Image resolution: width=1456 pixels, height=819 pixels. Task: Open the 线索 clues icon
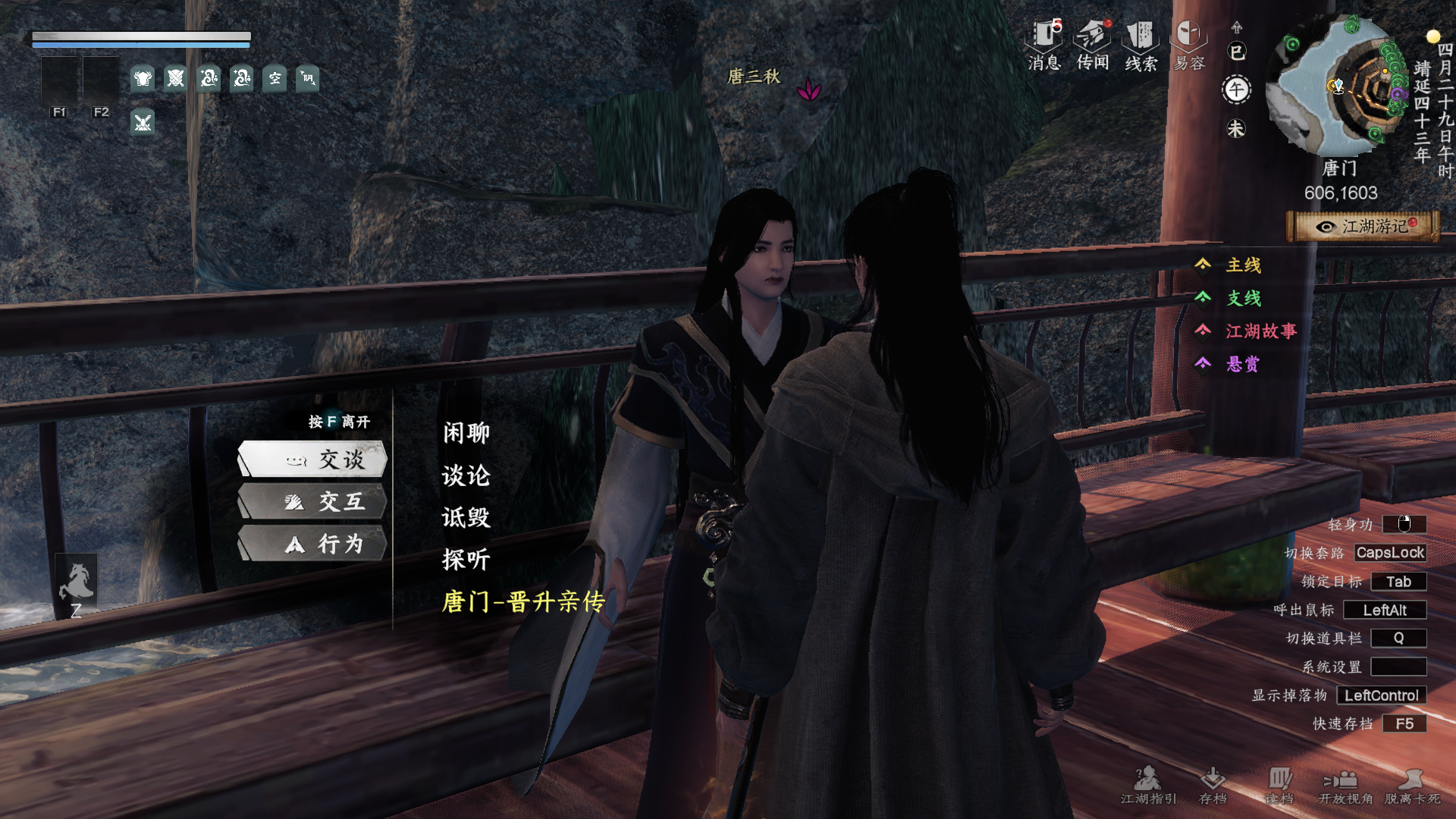click(1141, 45)
